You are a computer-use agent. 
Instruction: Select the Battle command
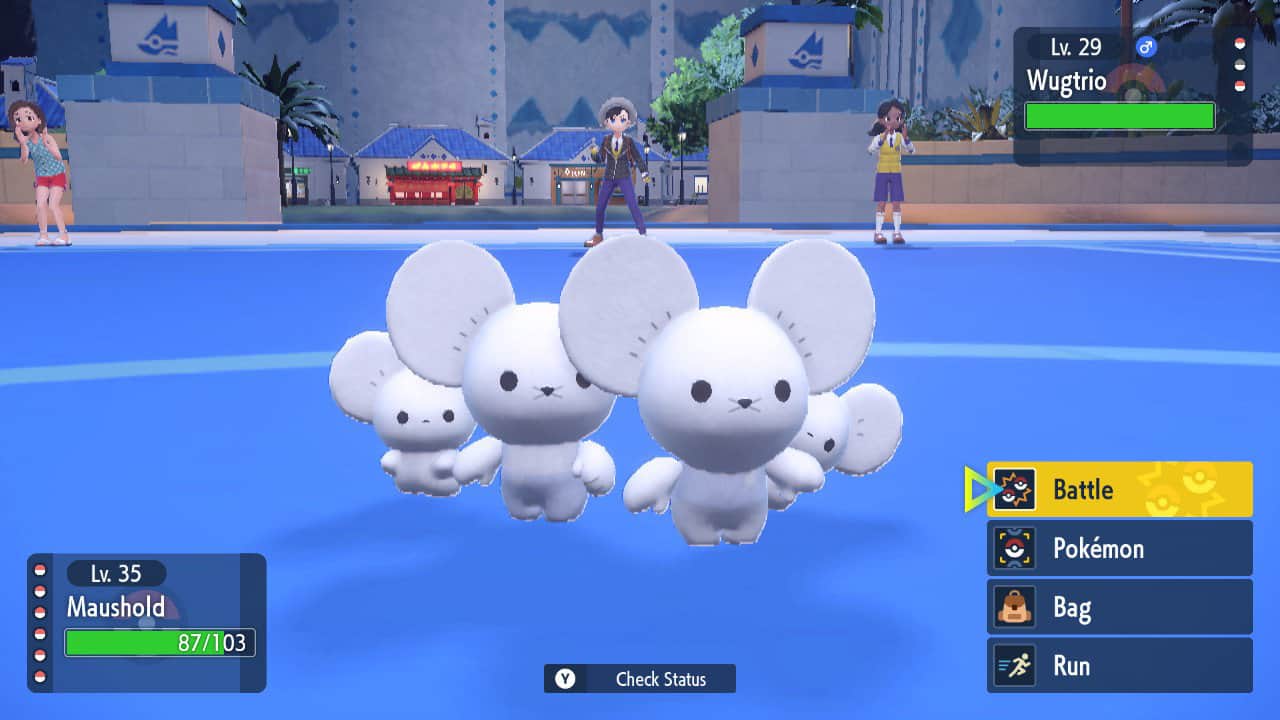(1119, 489)
